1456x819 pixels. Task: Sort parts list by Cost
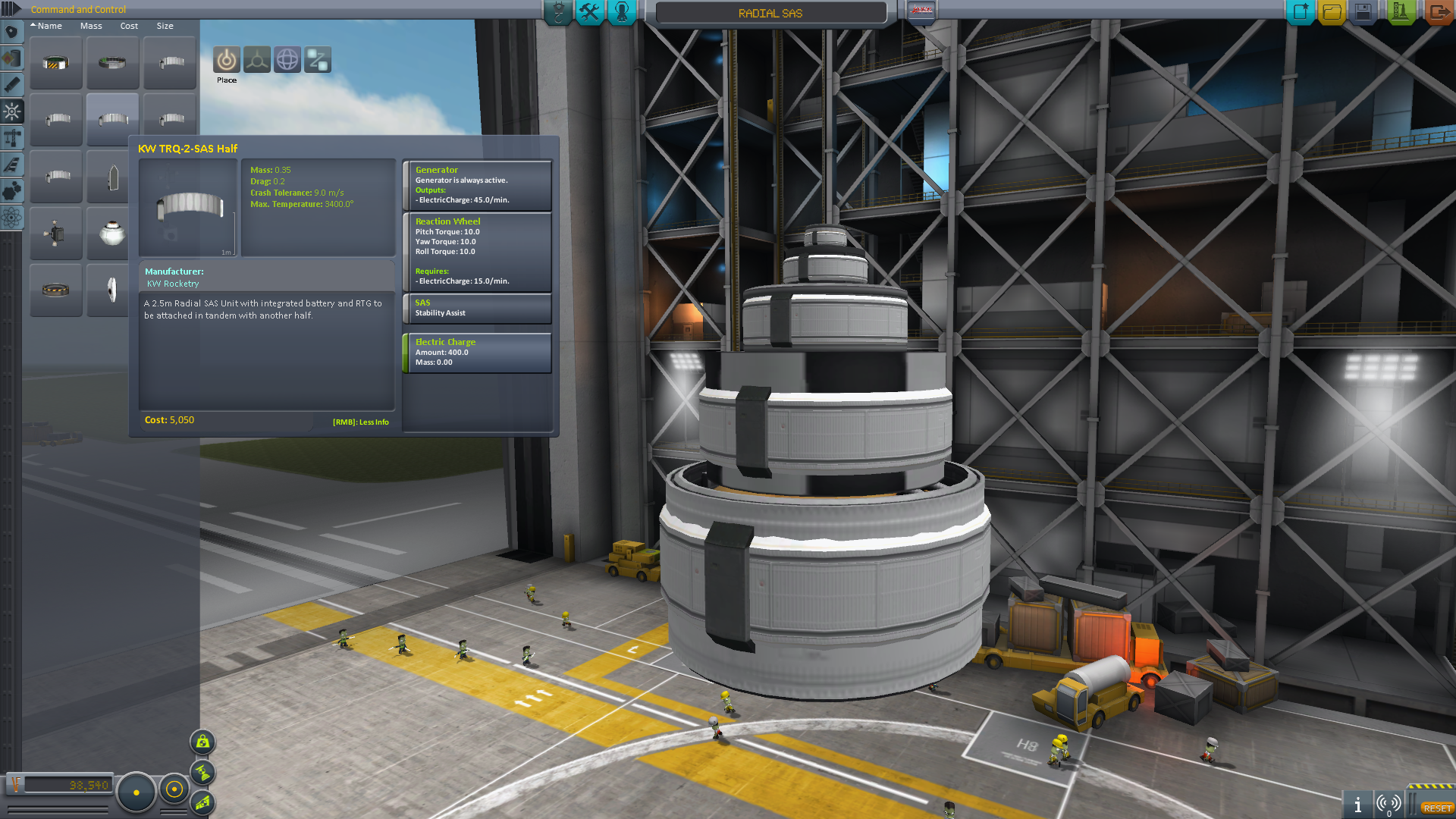(x=129, y=26)
